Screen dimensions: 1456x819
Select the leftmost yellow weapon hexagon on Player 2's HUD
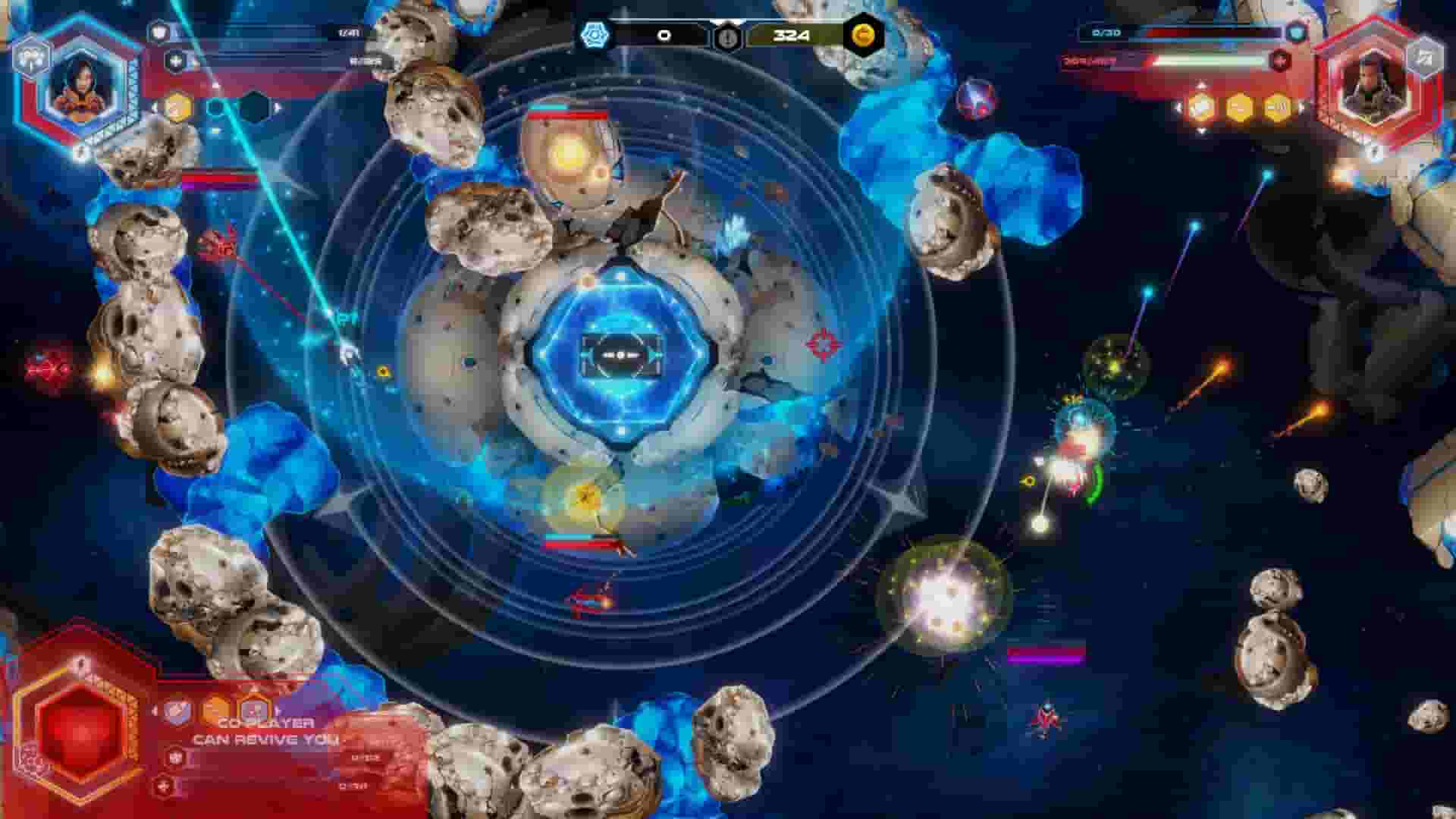click(1201, 105)
